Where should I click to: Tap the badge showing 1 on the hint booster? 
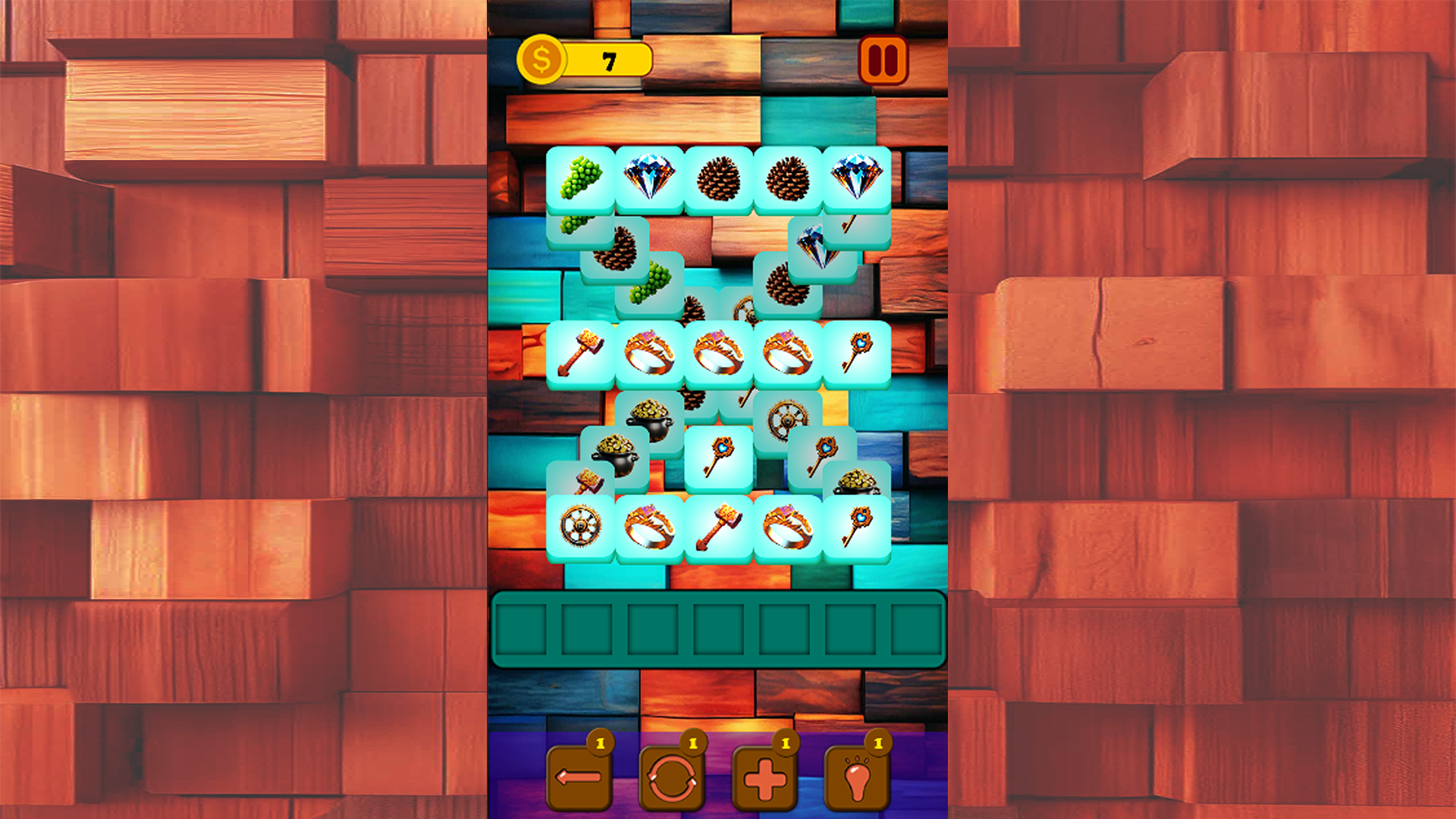pyautogui.click(x=880, y=743)
